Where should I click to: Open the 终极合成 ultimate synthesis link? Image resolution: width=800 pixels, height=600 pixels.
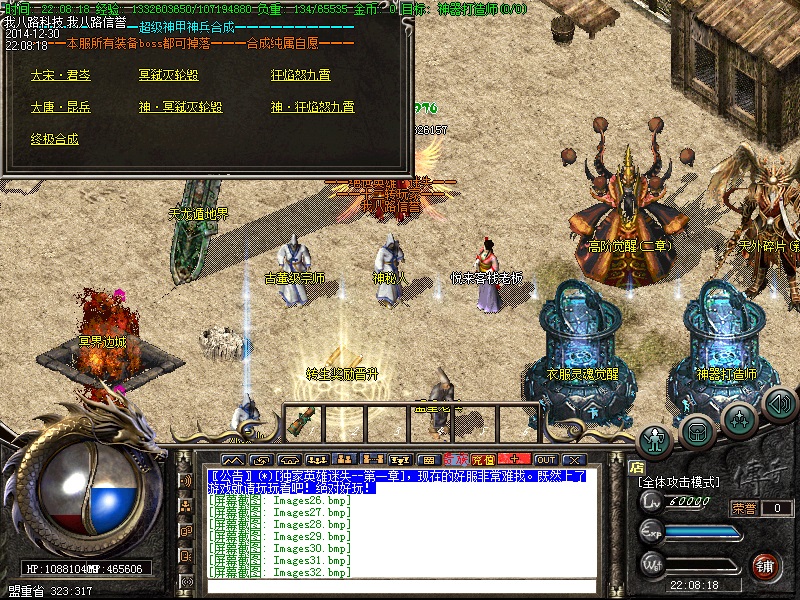[54, 139]
